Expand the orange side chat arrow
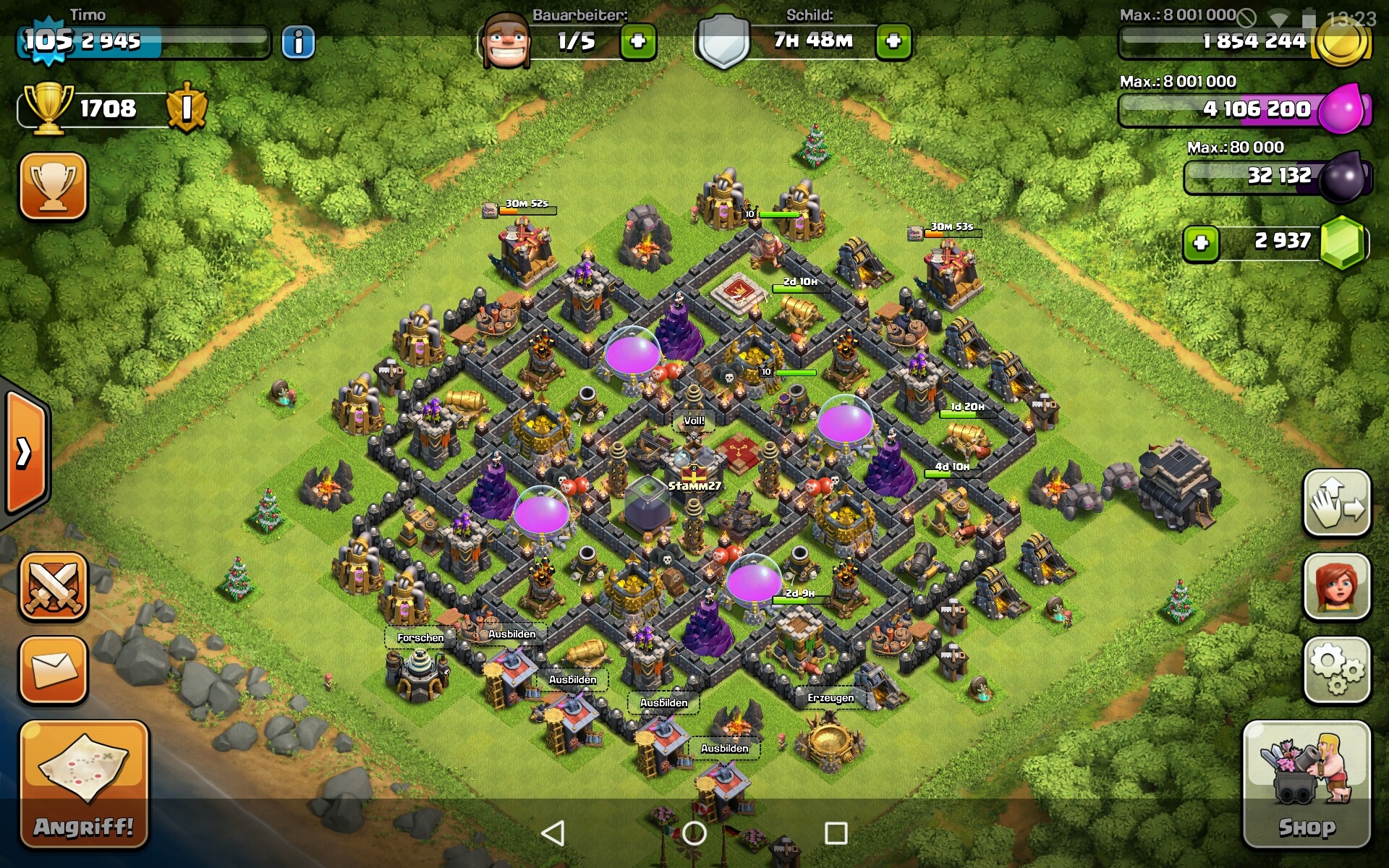The image size is (1389, 868). (25, 454)
